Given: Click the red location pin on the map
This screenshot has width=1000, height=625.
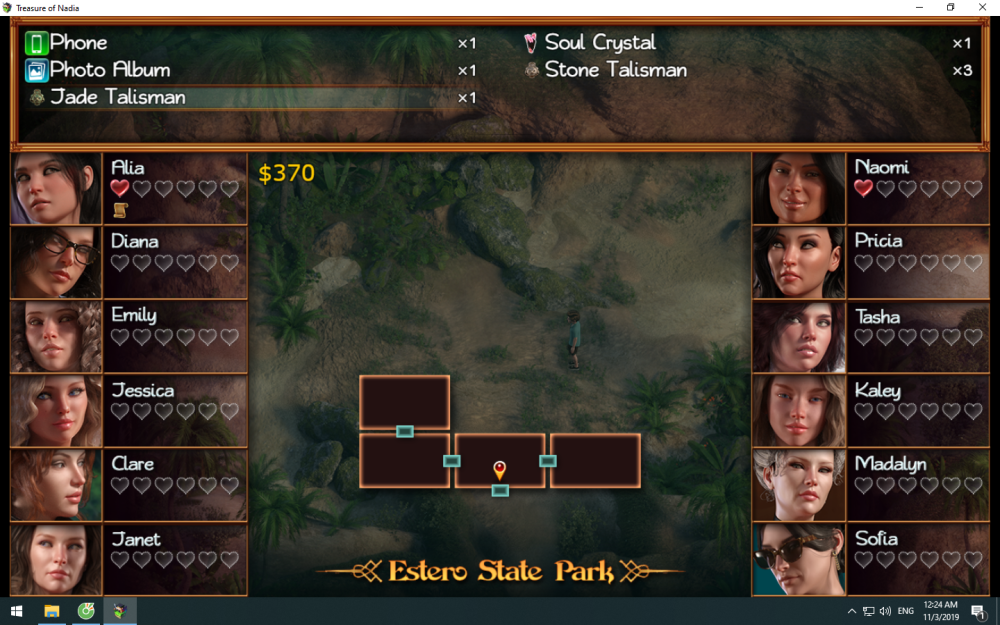Looking at the screenshot, I should (x=500, y=469).
